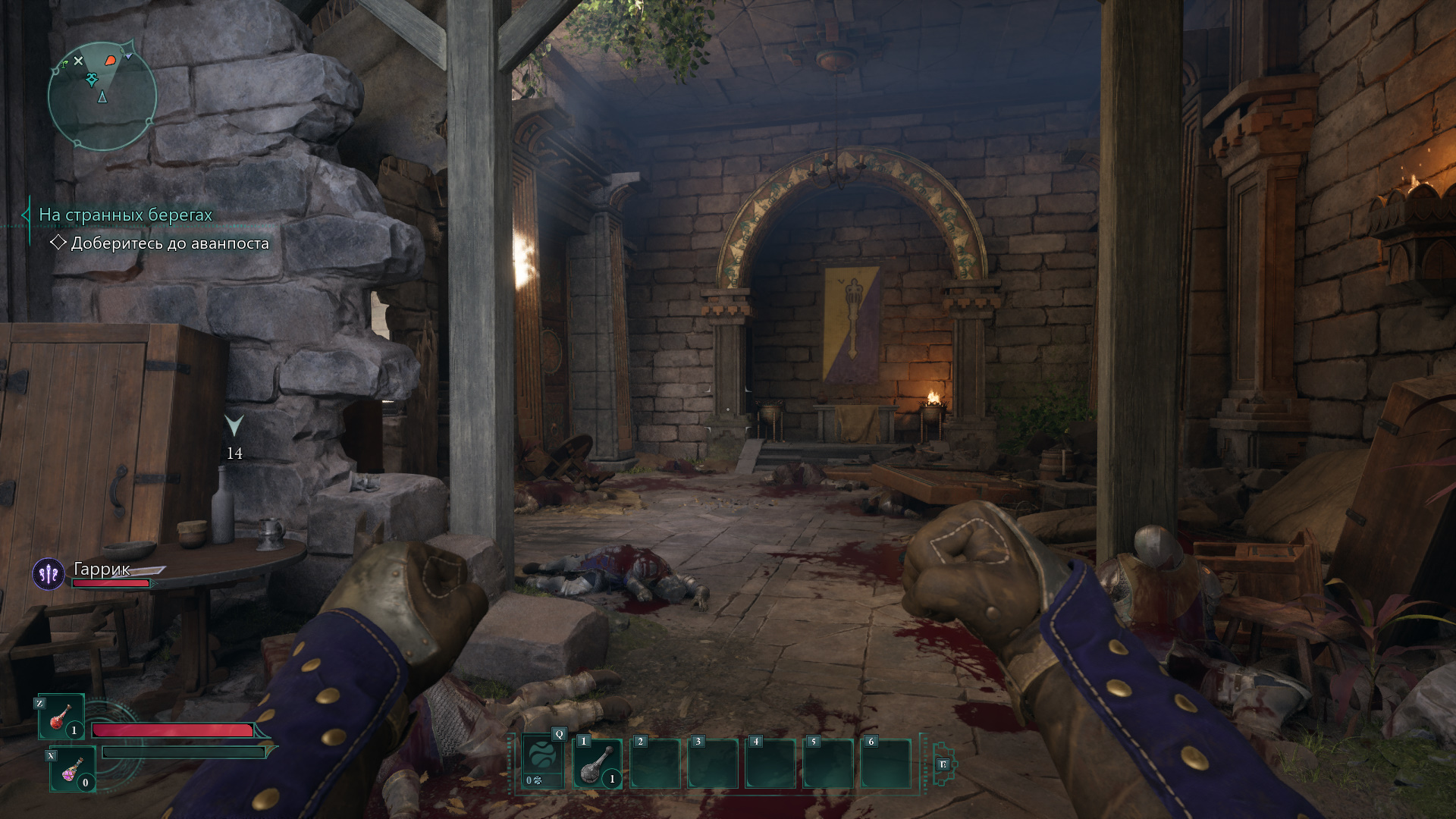Click the waypoint marker showing 14
The image size is (1456, 819).
(x=234, y=426)
